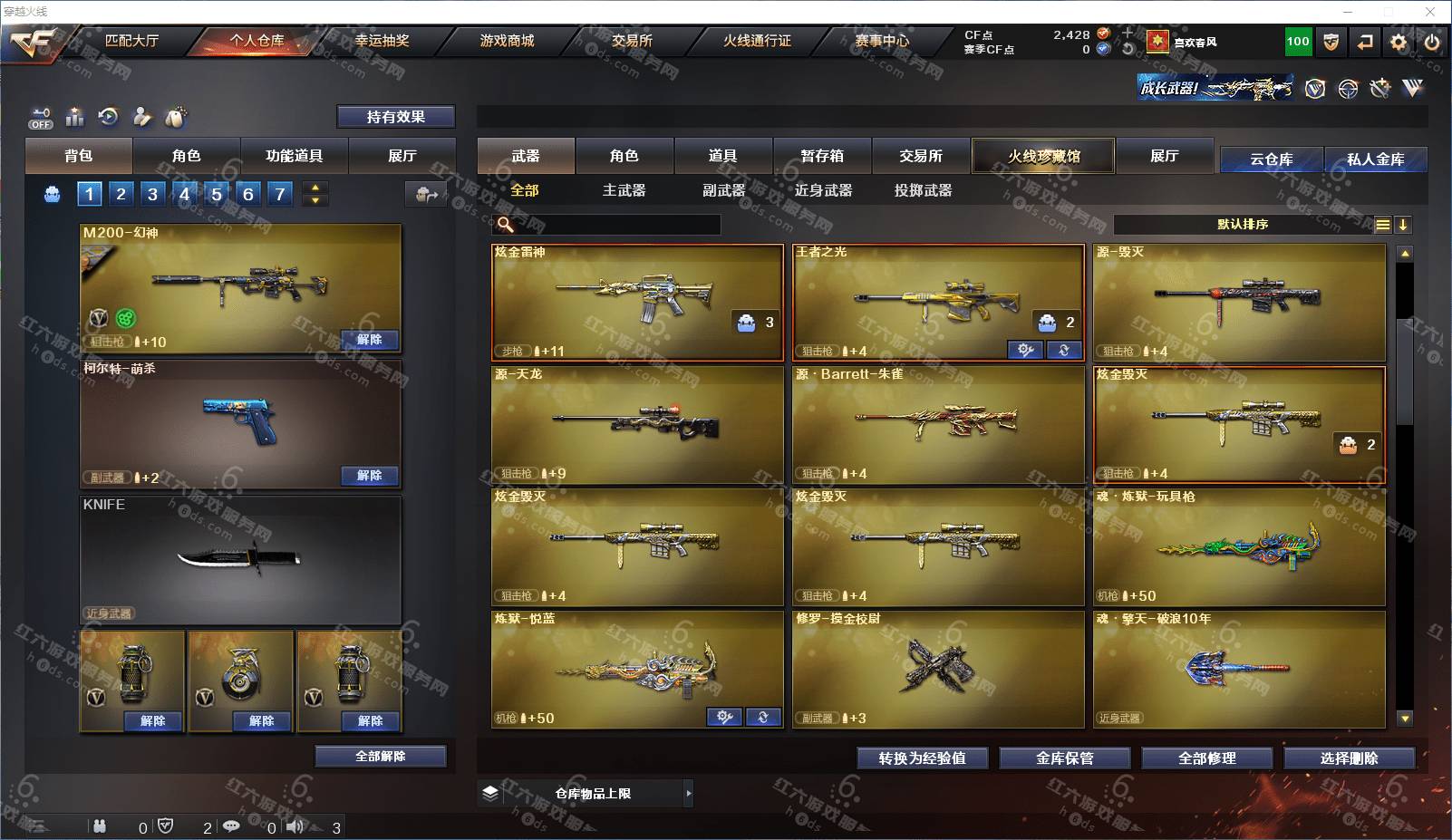The height and width of the screenshot is (840, 1452).
Task: Switch to the 功能道具 tab
Action: [x=294, y=156]
